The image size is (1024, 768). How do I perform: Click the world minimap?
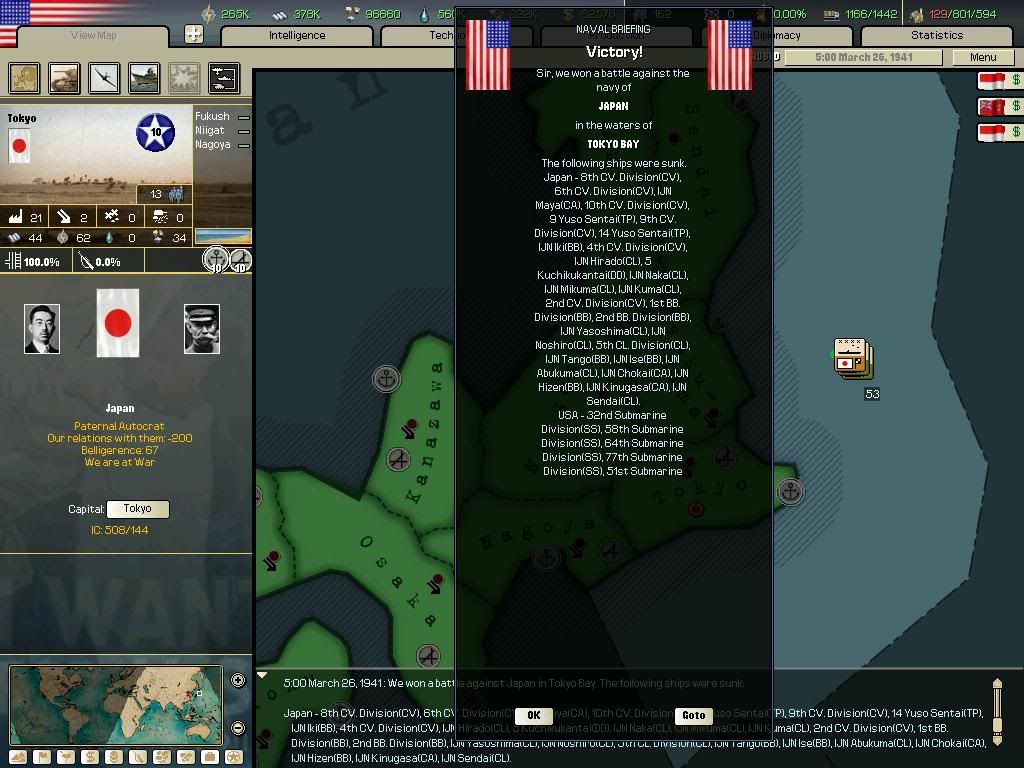tap(116, 704)
